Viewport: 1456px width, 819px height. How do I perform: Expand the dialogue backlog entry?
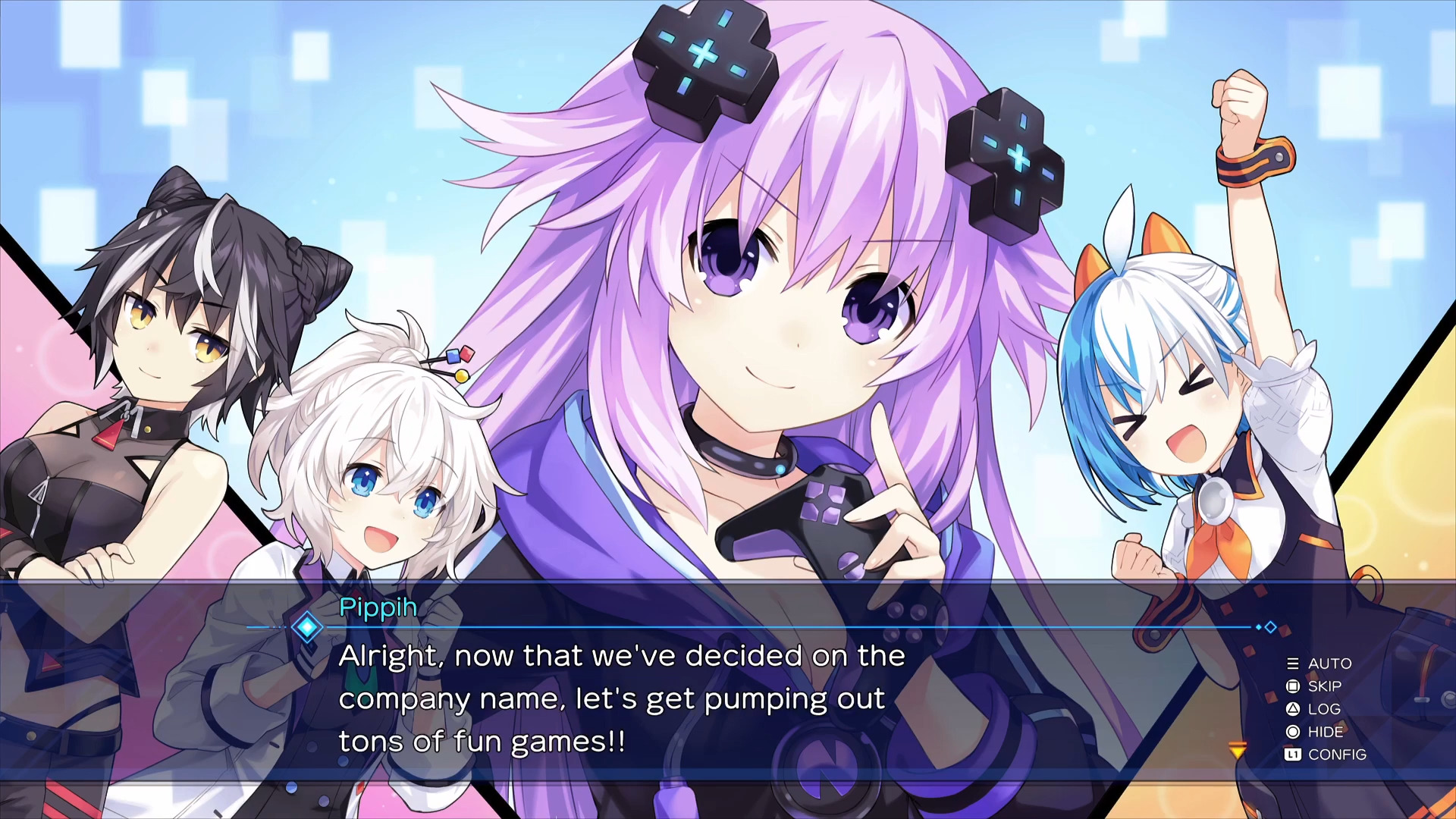coord(1324,709)
